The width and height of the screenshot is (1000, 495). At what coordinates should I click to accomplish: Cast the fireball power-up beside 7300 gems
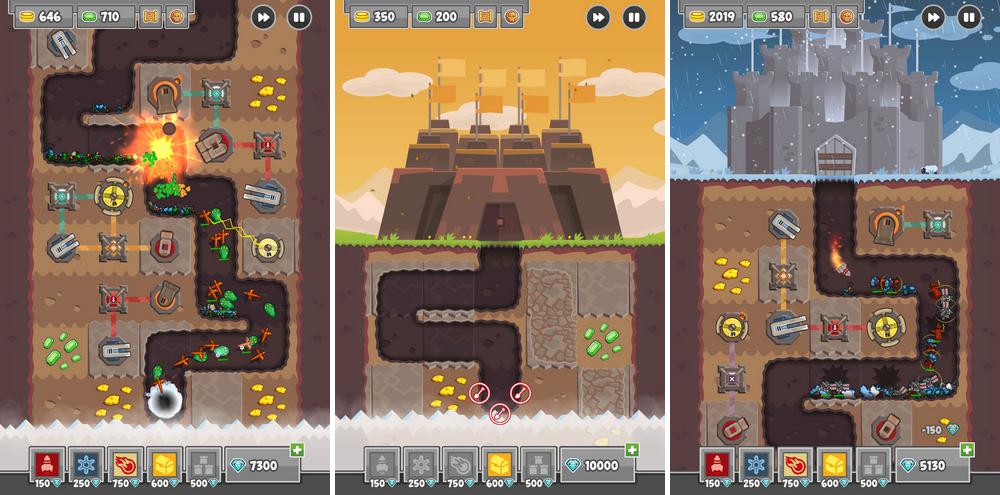pyautogui.click(x=125, y=464)
